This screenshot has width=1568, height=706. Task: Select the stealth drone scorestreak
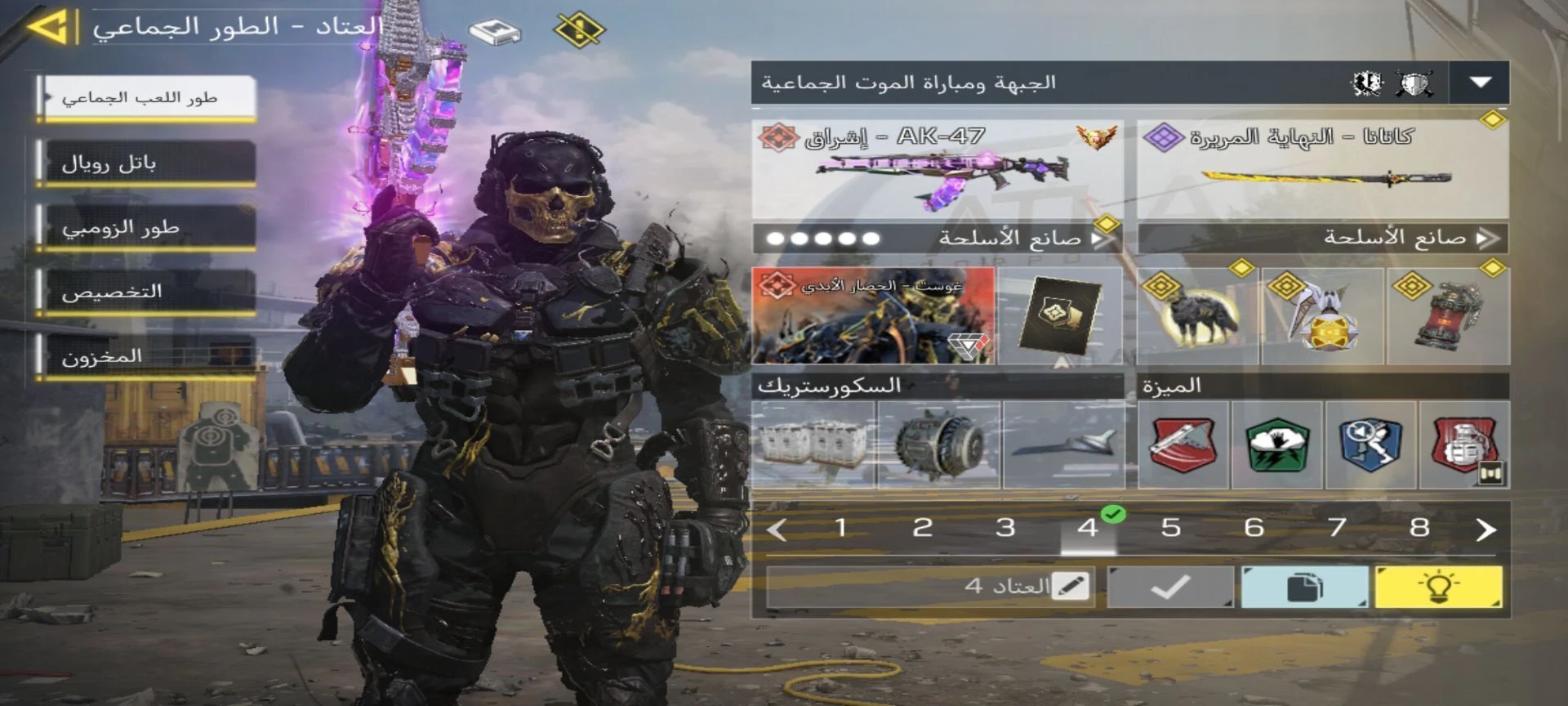(x=1062, y=445)
